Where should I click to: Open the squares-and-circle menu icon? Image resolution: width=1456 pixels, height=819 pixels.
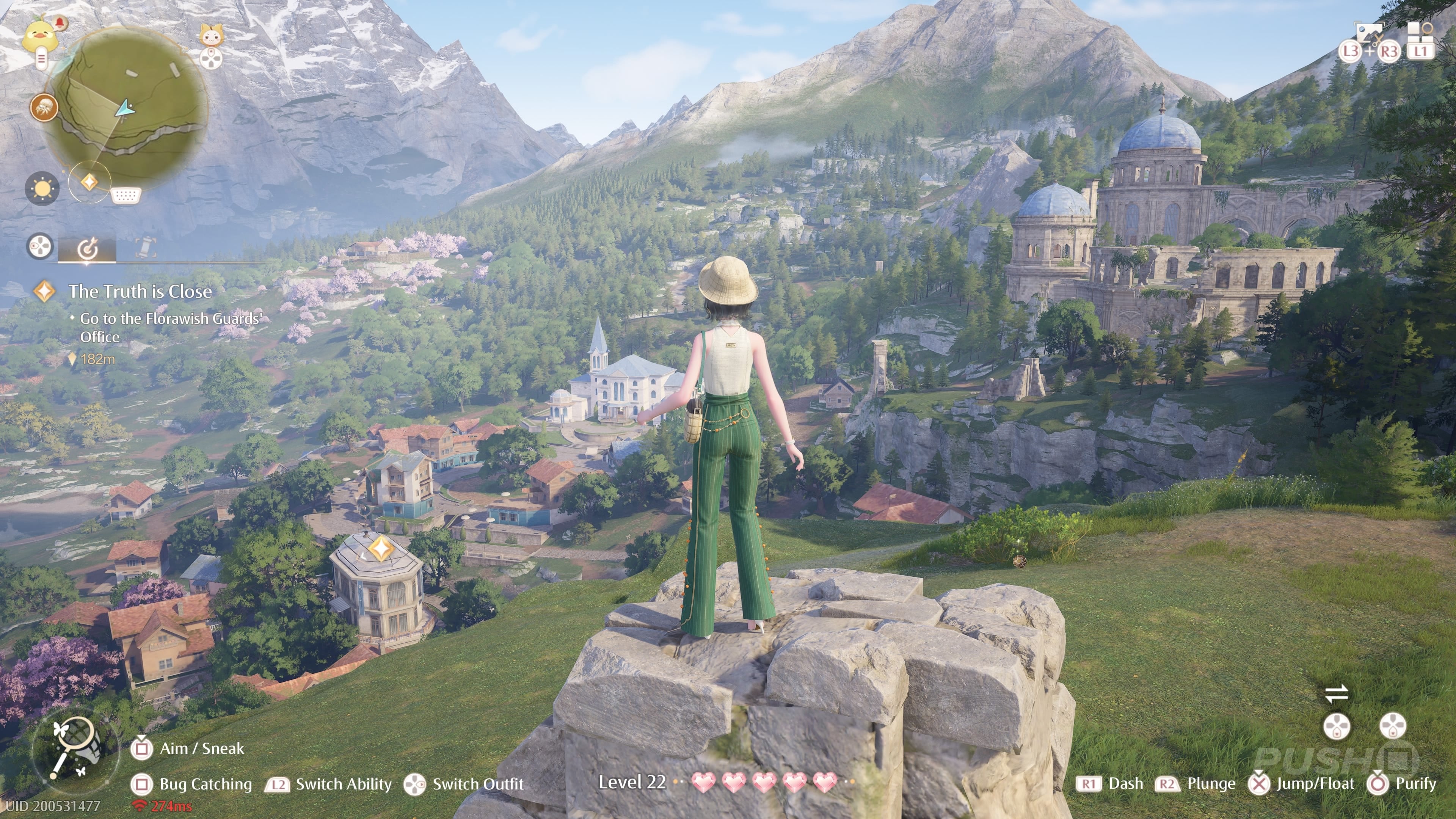[x=1420, y=34]
